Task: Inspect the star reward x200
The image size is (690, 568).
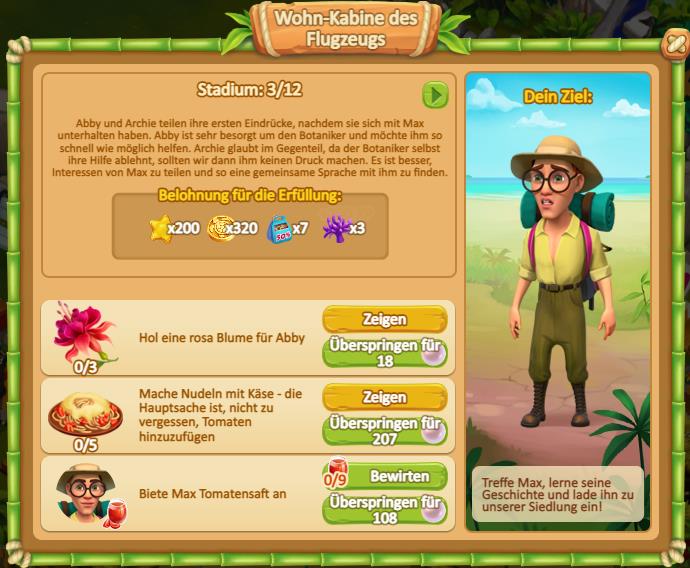Action: [160, 228]
